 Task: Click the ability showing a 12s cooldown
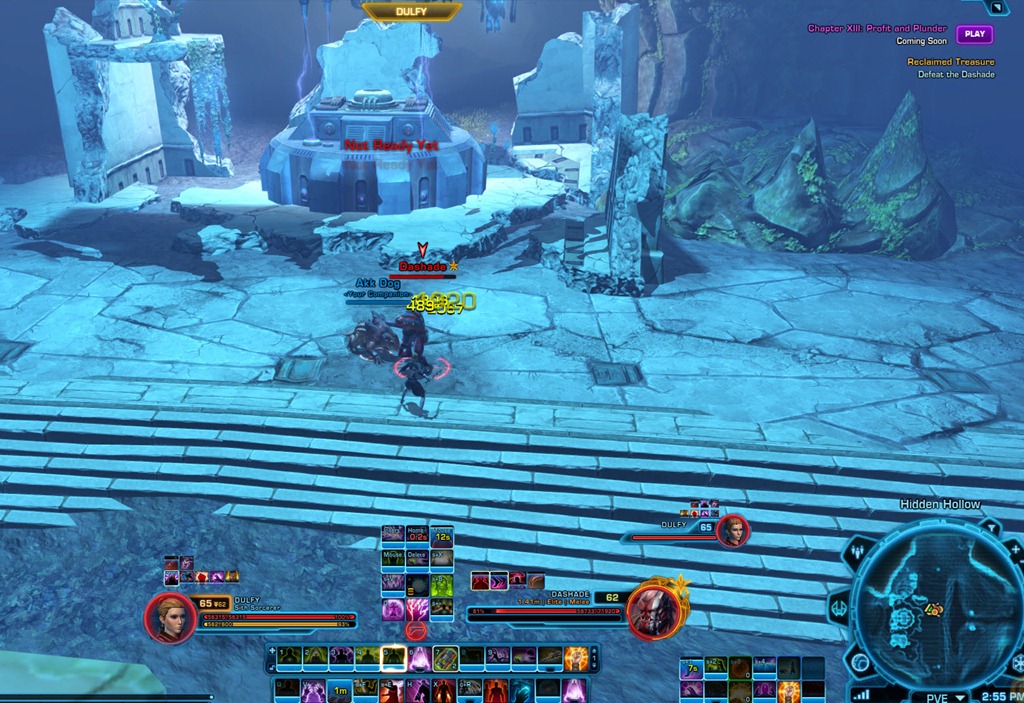(x=441, y=535)
